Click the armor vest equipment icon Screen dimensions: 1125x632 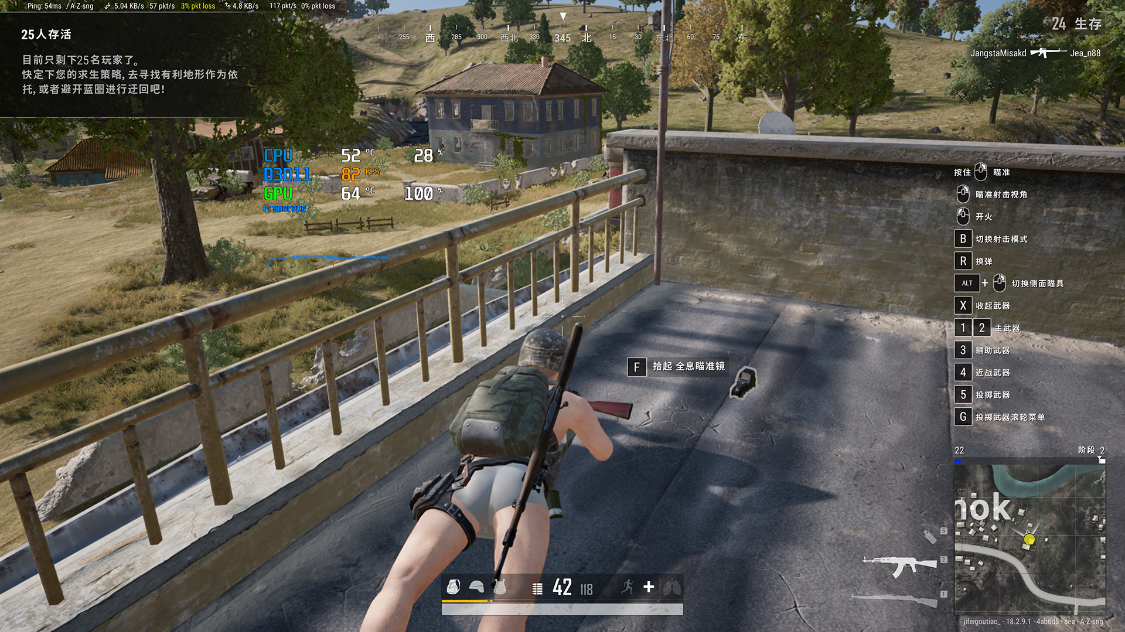pyautogui.click(x=499, y=588)
